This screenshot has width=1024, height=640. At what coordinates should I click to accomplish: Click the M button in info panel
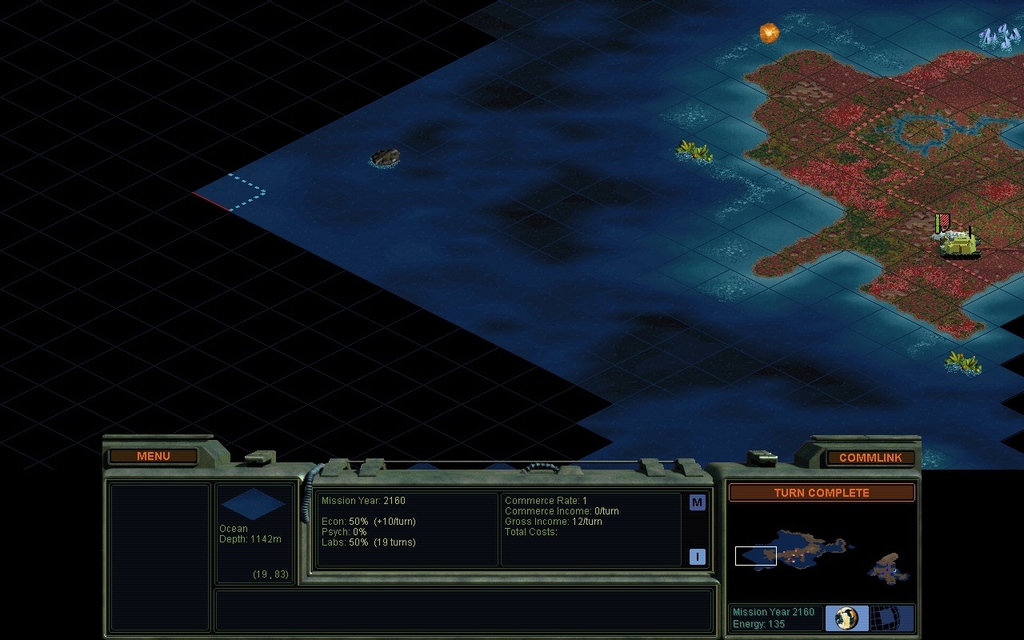(697, 502)
